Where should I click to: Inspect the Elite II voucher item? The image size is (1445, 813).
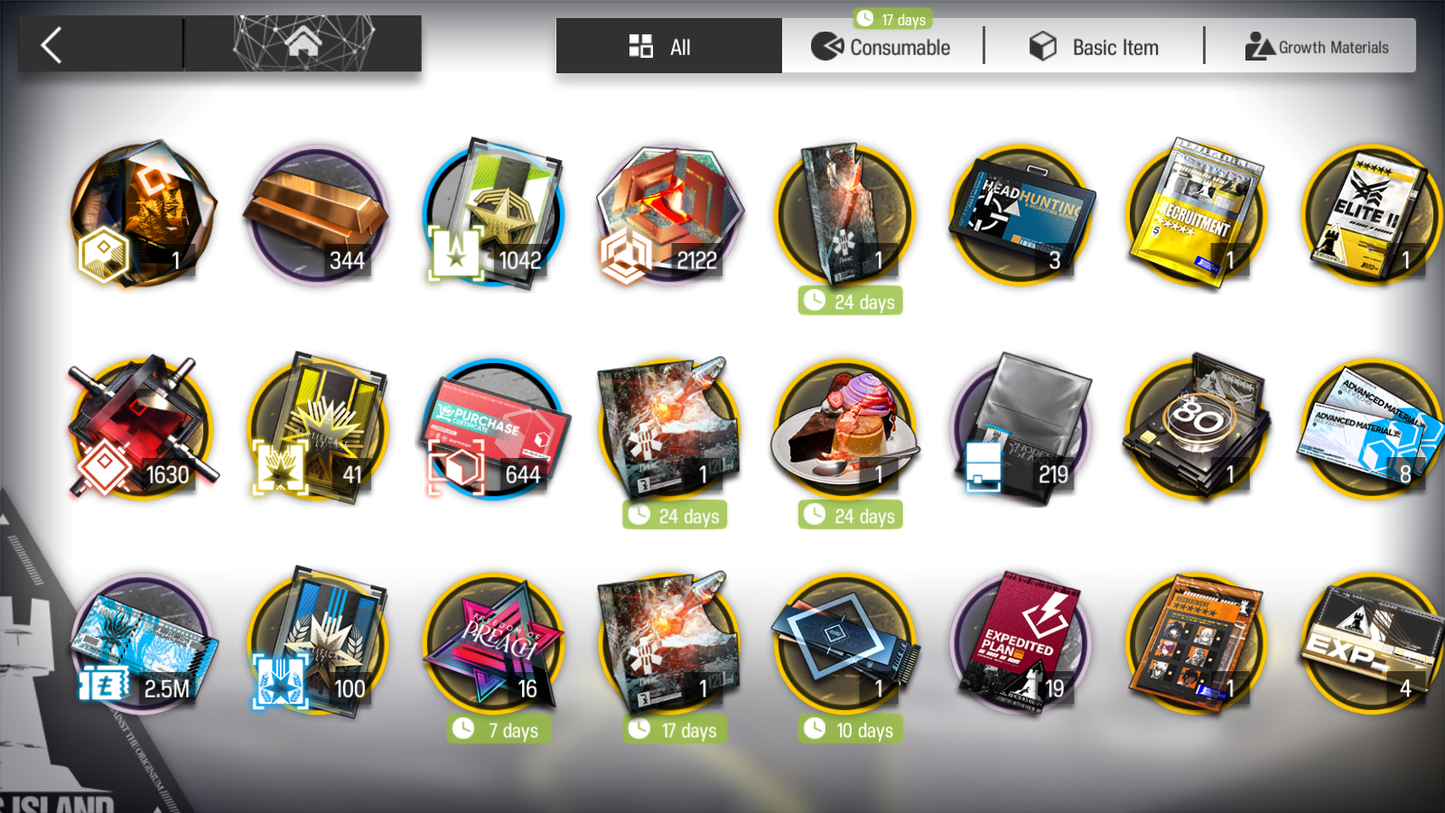[1372, 214]
